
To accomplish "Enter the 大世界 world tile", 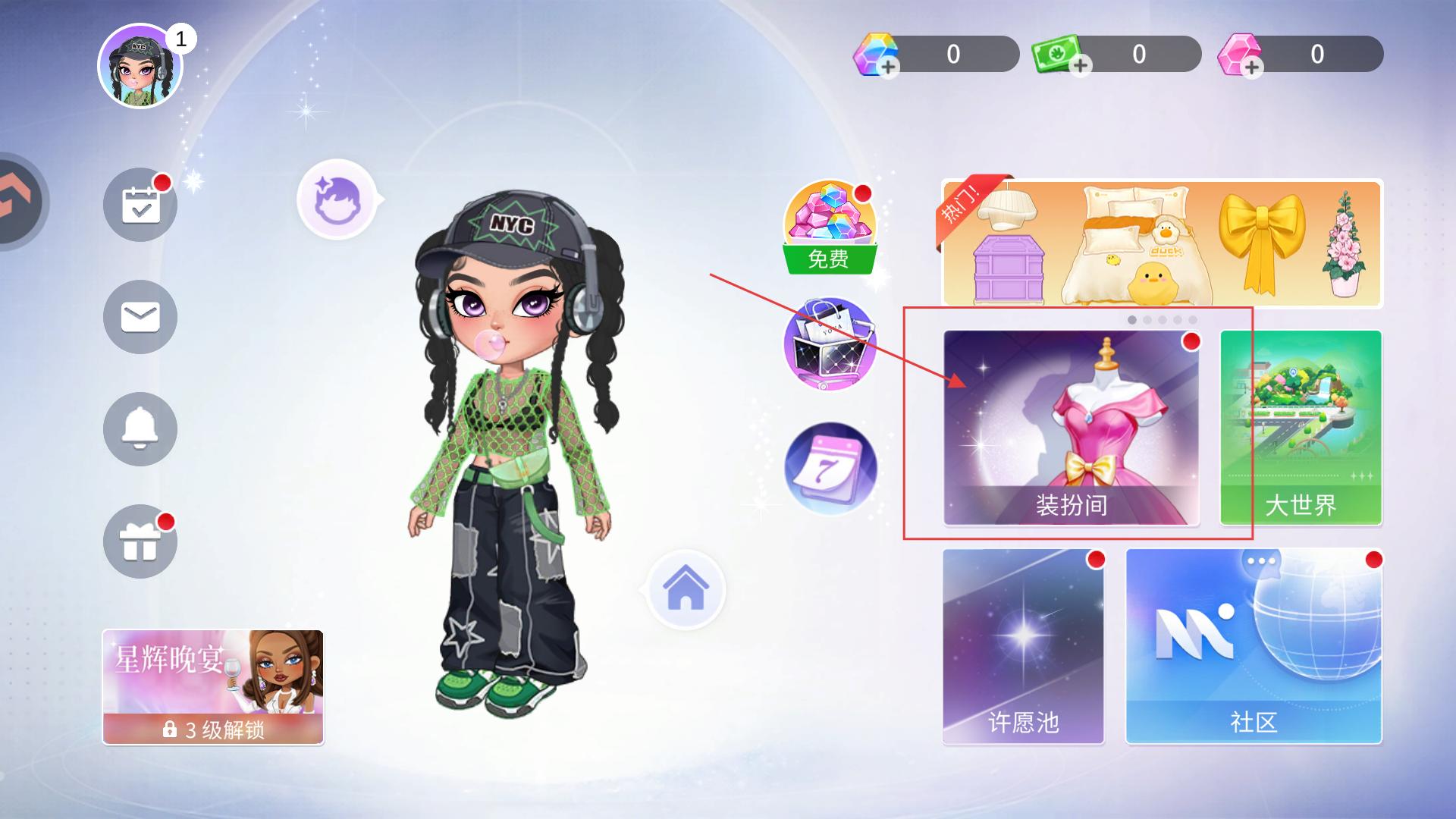I will (x=1301, y=428).
